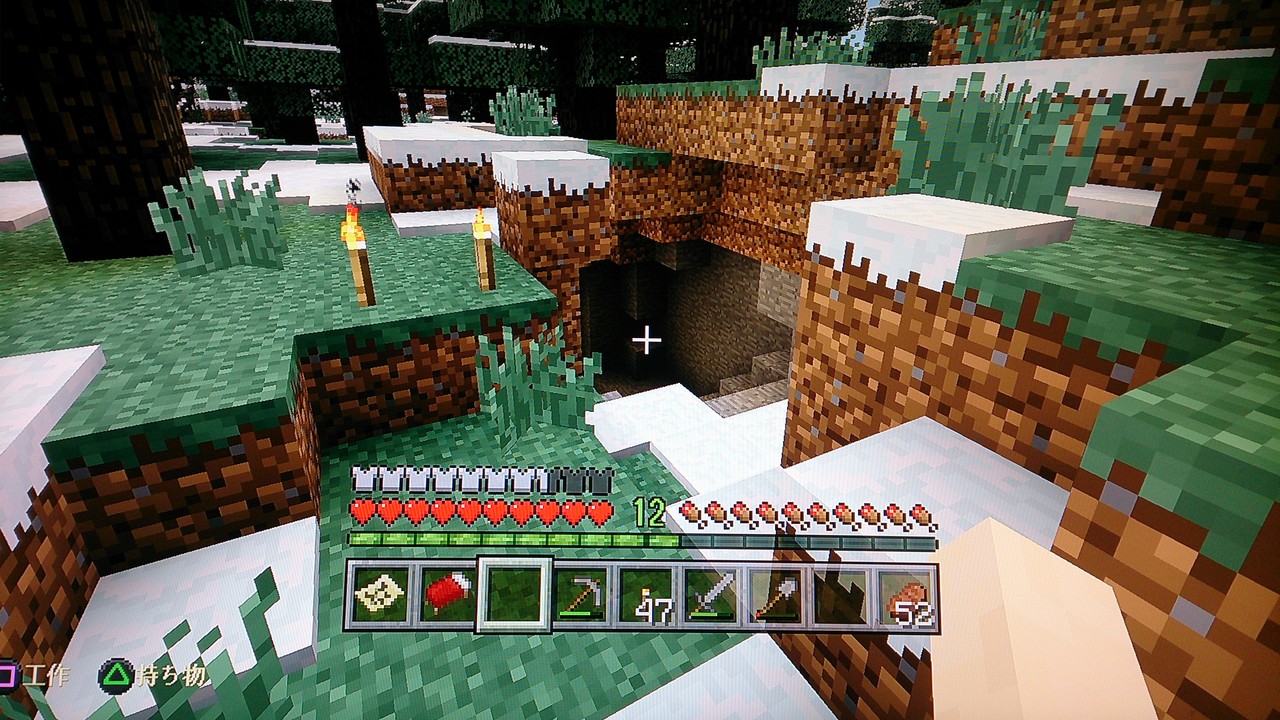Equip the stone pickaxe from the hotbar
This screenshot has height=720, width=1280.
pyautogui.click(x=582, y=592)
